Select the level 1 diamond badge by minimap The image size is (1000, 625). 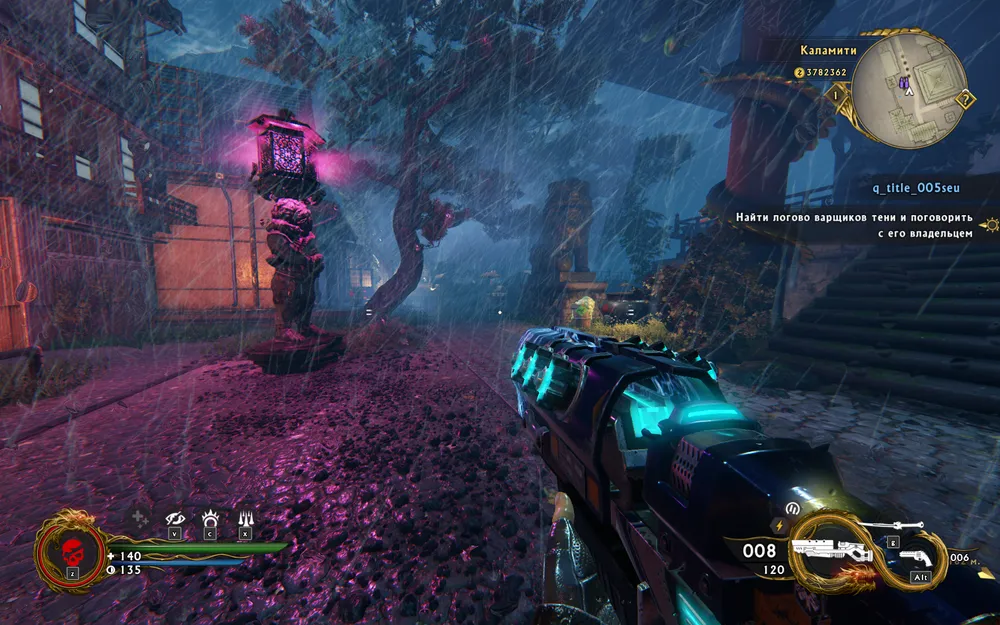point(835,94)
